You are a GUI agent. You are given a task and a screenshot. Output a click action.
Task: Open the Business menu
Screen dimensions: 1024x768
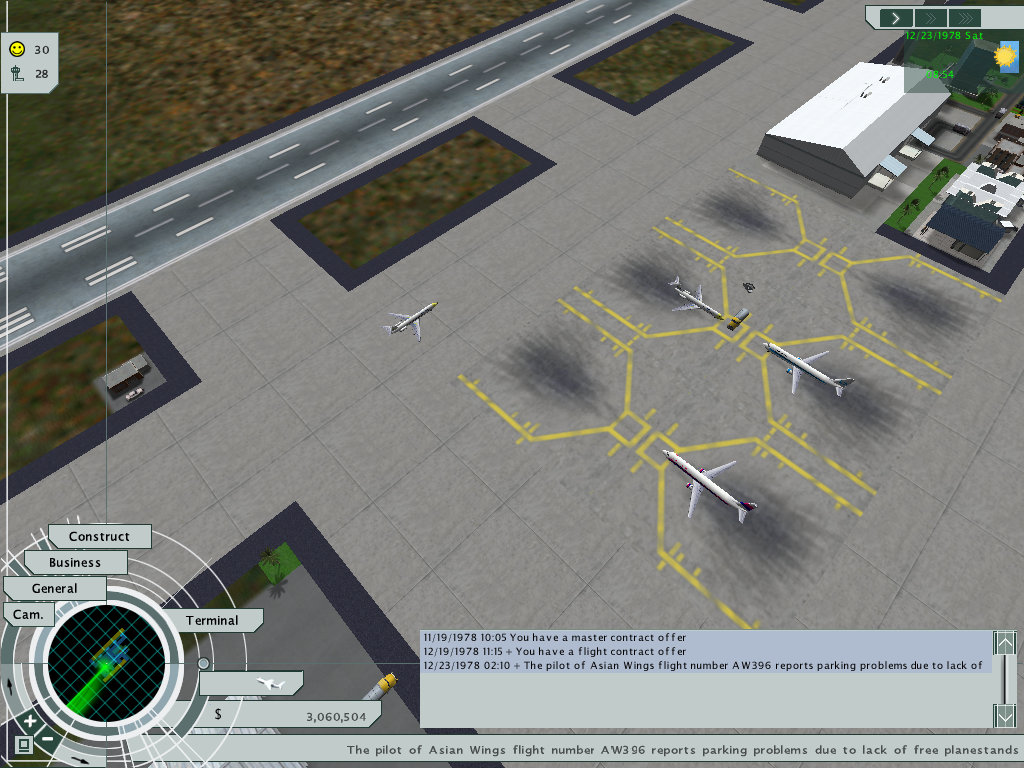(x=75, y=563)
